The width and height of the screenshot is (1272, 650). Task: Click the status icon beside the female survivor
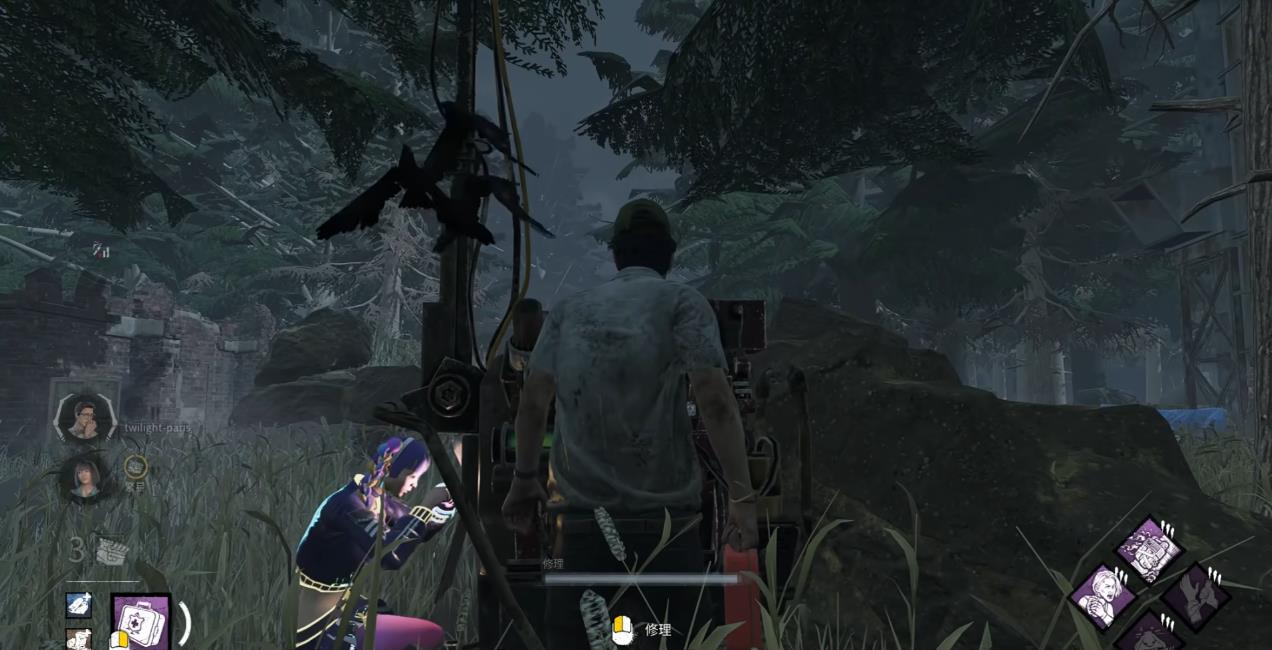click(x=135, y=465)
